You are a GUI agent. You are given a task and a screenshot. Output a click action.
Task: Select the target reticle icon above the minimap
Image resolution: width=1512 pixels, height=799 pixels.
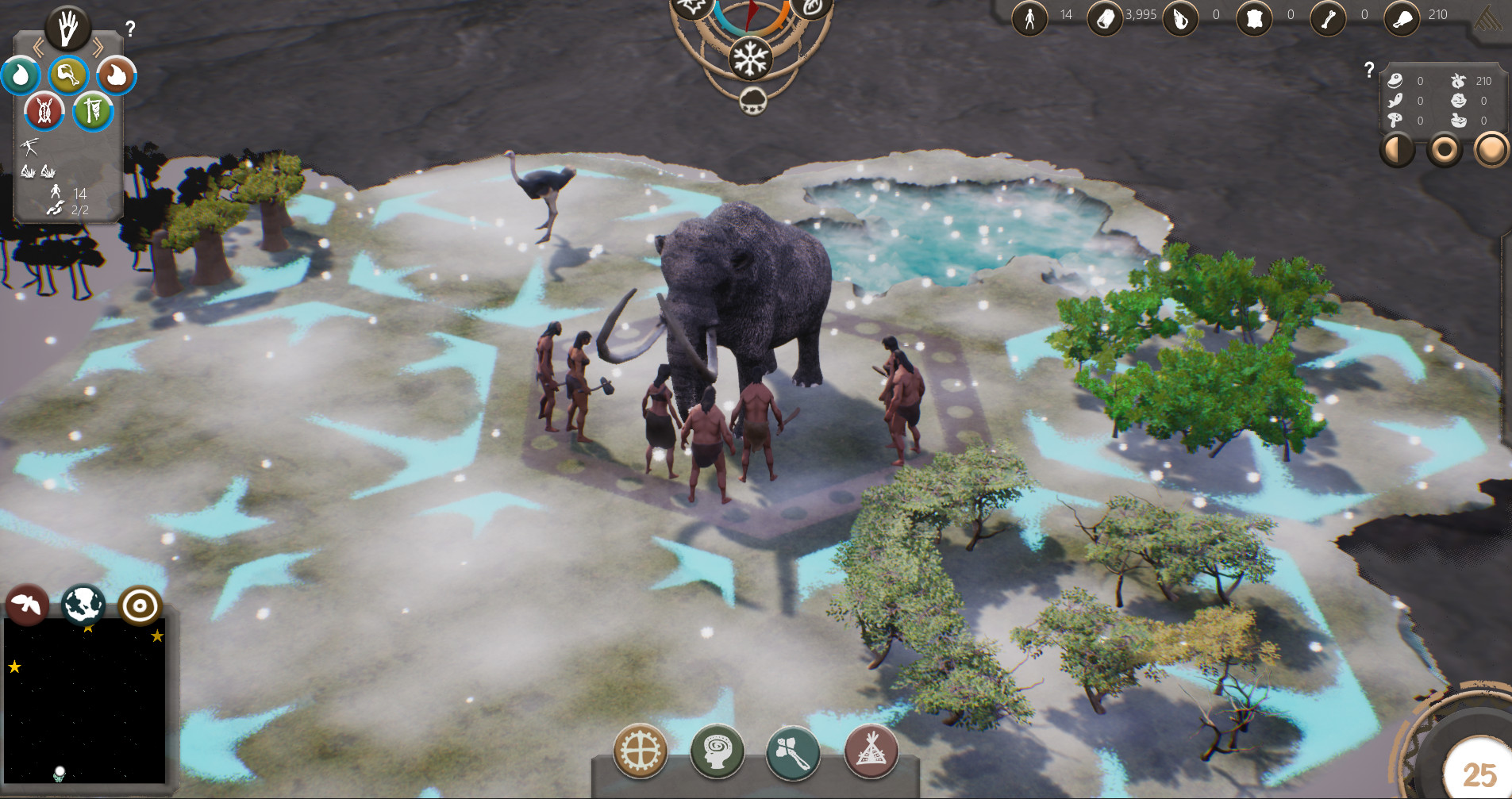click(141, 605)
